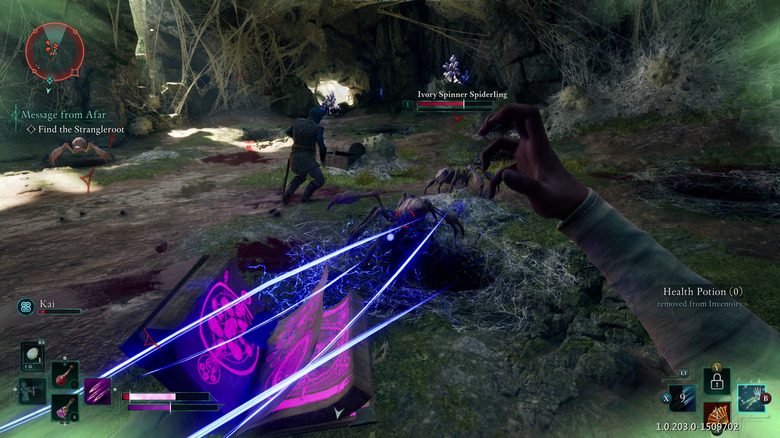Select the purple essence potion slot
The image size is (780, 438).
[x=65, y=407]
